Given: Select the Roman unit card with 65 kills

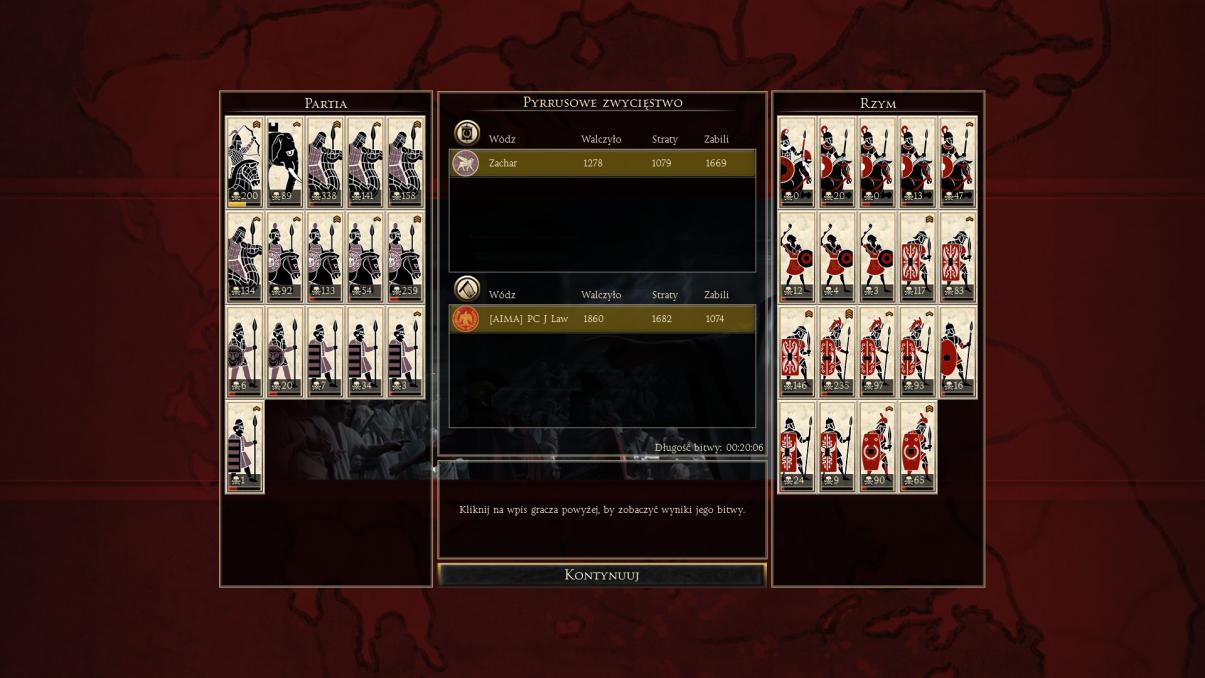Looking at the screenshot, I should point(917,447).
